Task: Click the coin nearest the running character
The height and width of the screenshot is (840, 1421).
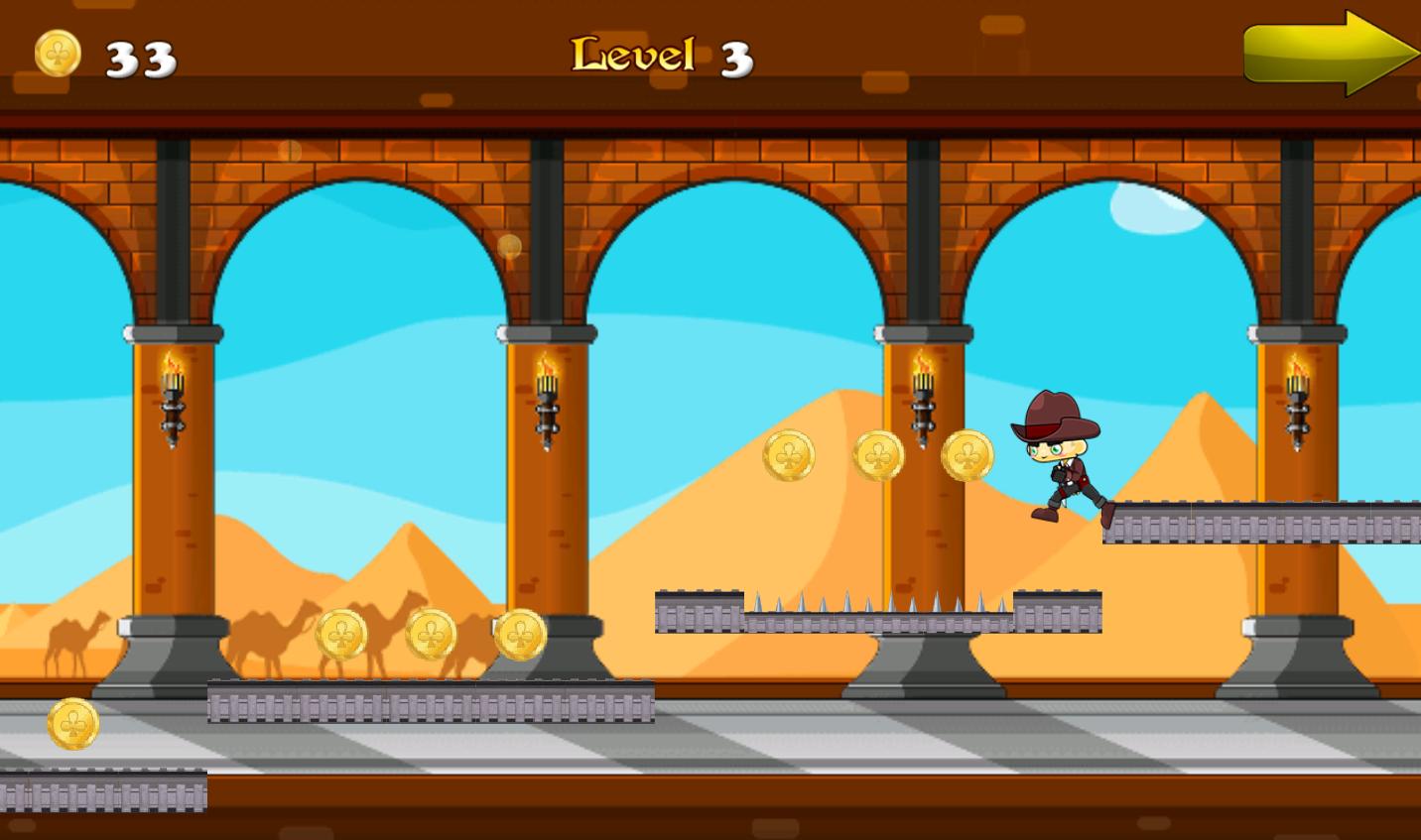Action: pyautogui.click(x=968, y=454)
